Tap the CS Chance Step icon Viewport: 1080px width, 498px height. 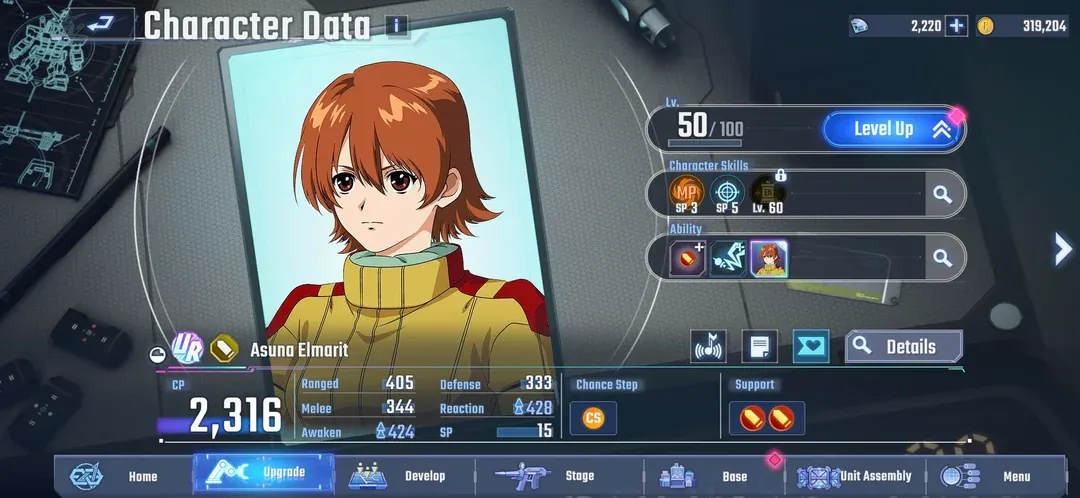(x=593, y=418)
